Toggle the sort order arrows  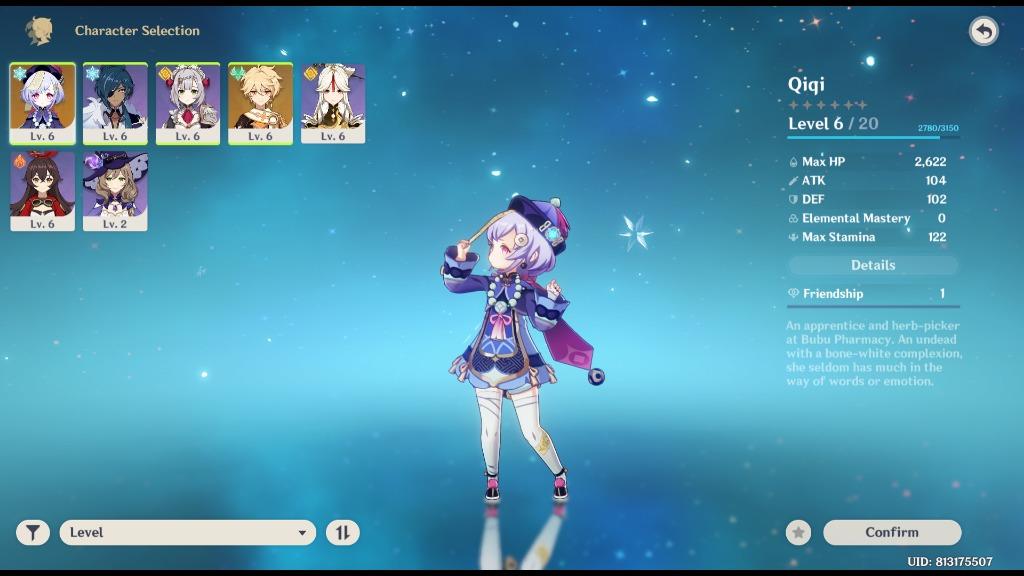click(x=342, y=532)
